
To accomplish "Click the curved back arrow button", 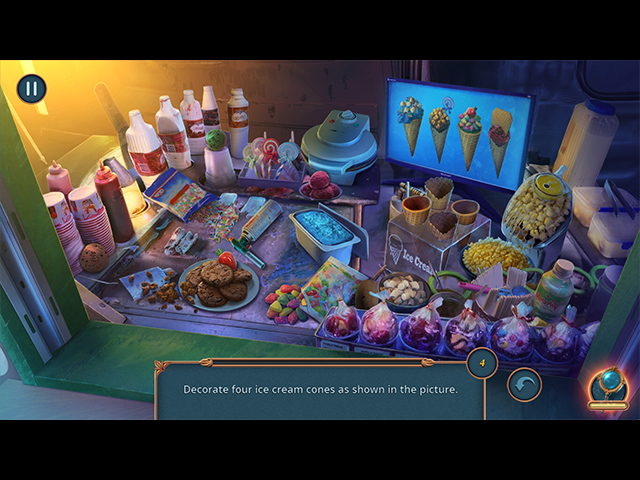I will pyautogui.click(x=524, y=384).
